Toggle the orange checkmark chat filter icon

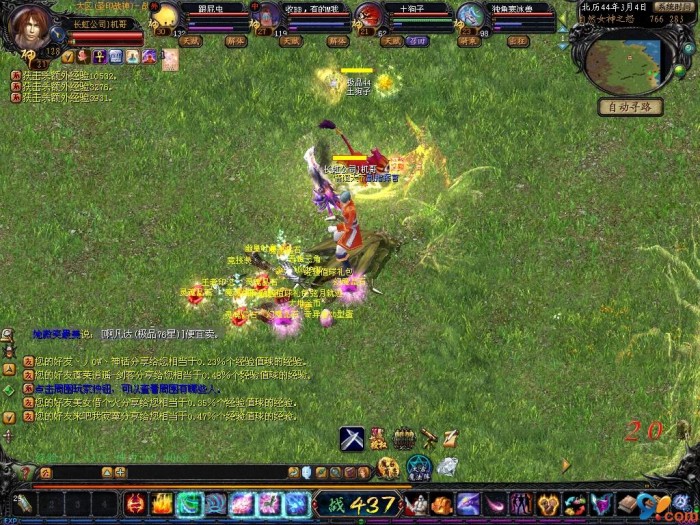[x=8, y=416]
